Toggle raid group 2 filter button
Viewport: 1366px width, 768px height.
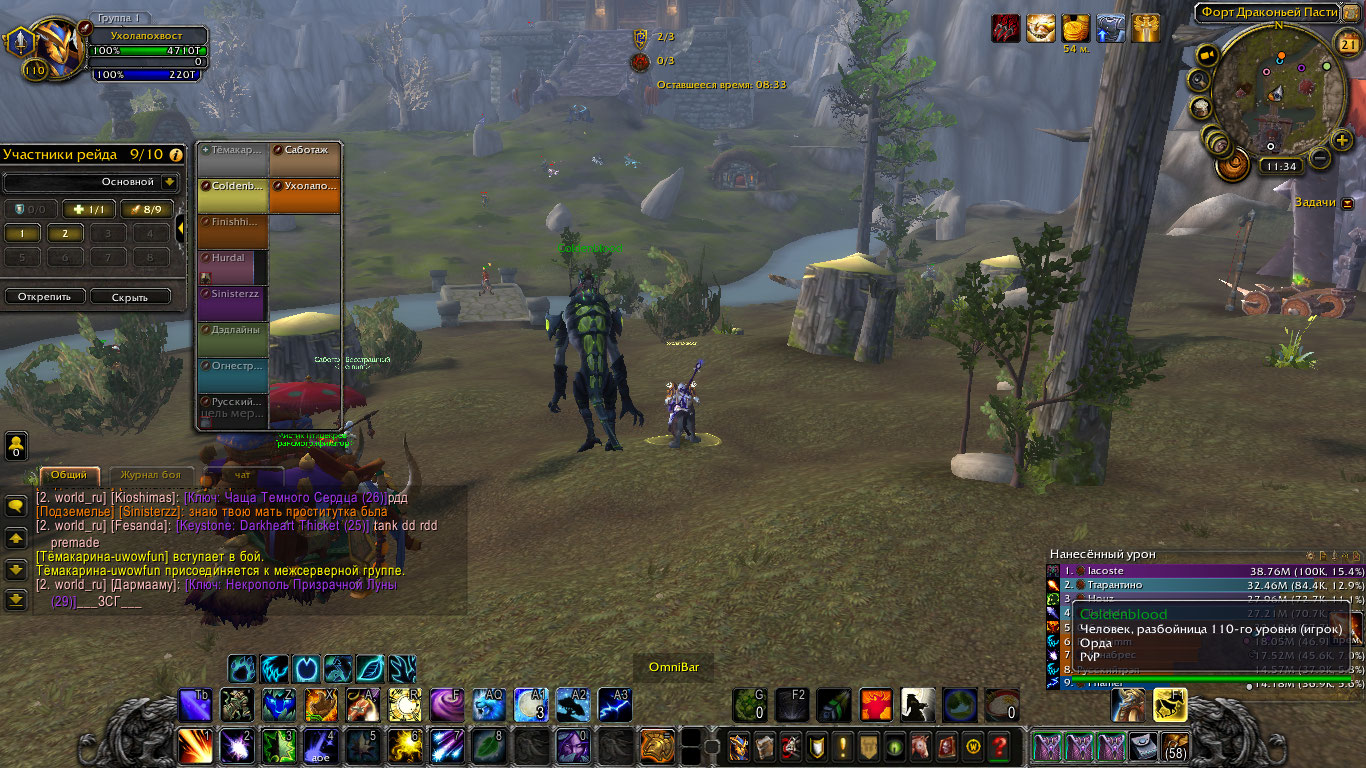pos(65,233)
